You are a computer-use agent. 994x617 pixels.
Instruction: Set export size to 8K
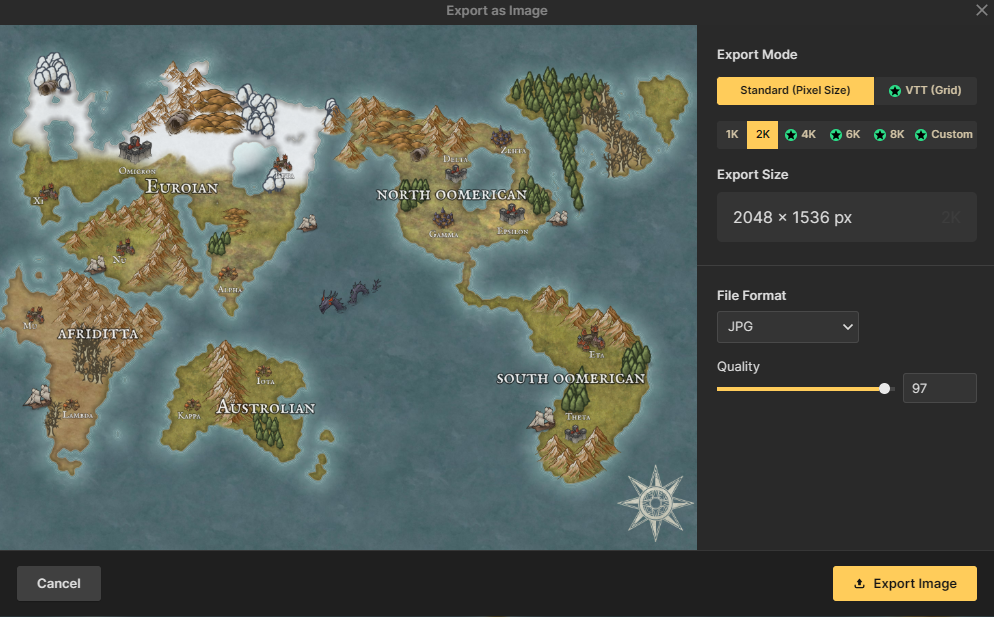[x=888, y=134]
